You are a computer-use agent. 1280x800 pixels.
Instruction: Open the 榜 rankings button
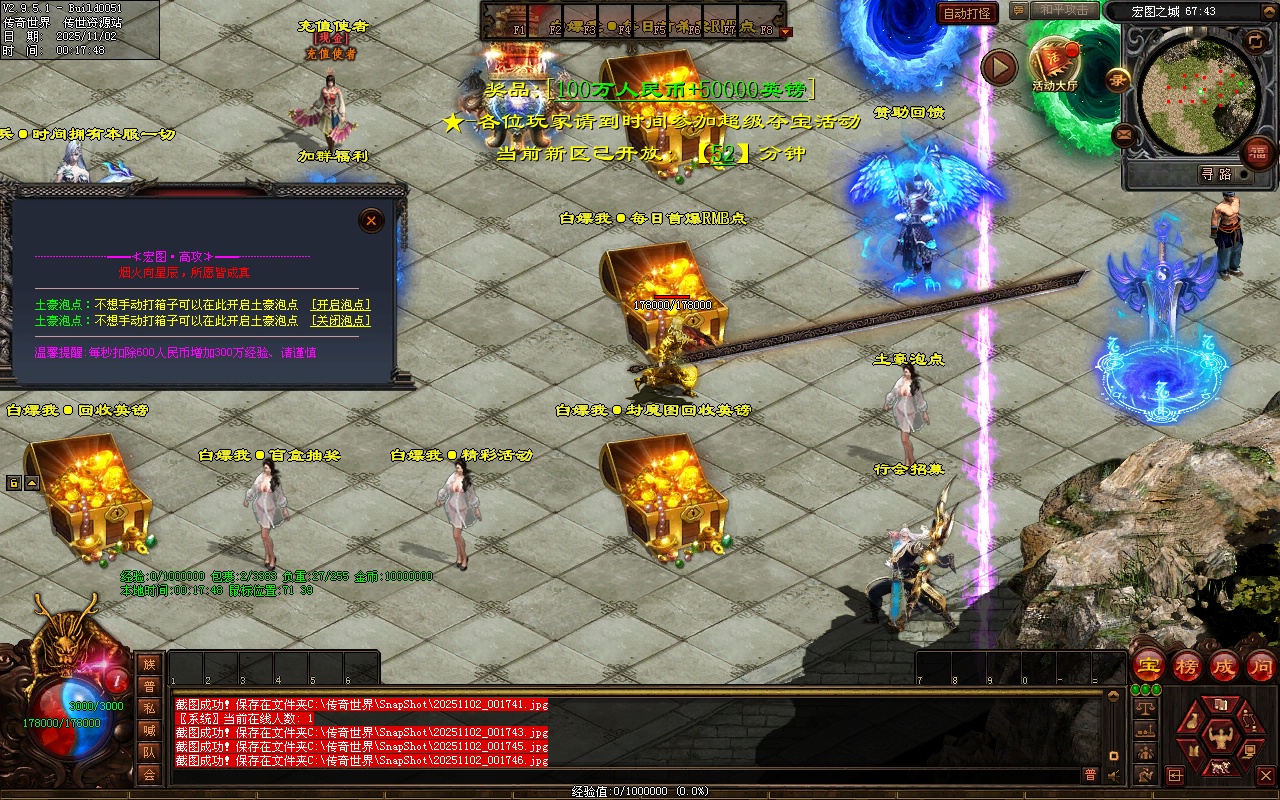pos(1187,666)
